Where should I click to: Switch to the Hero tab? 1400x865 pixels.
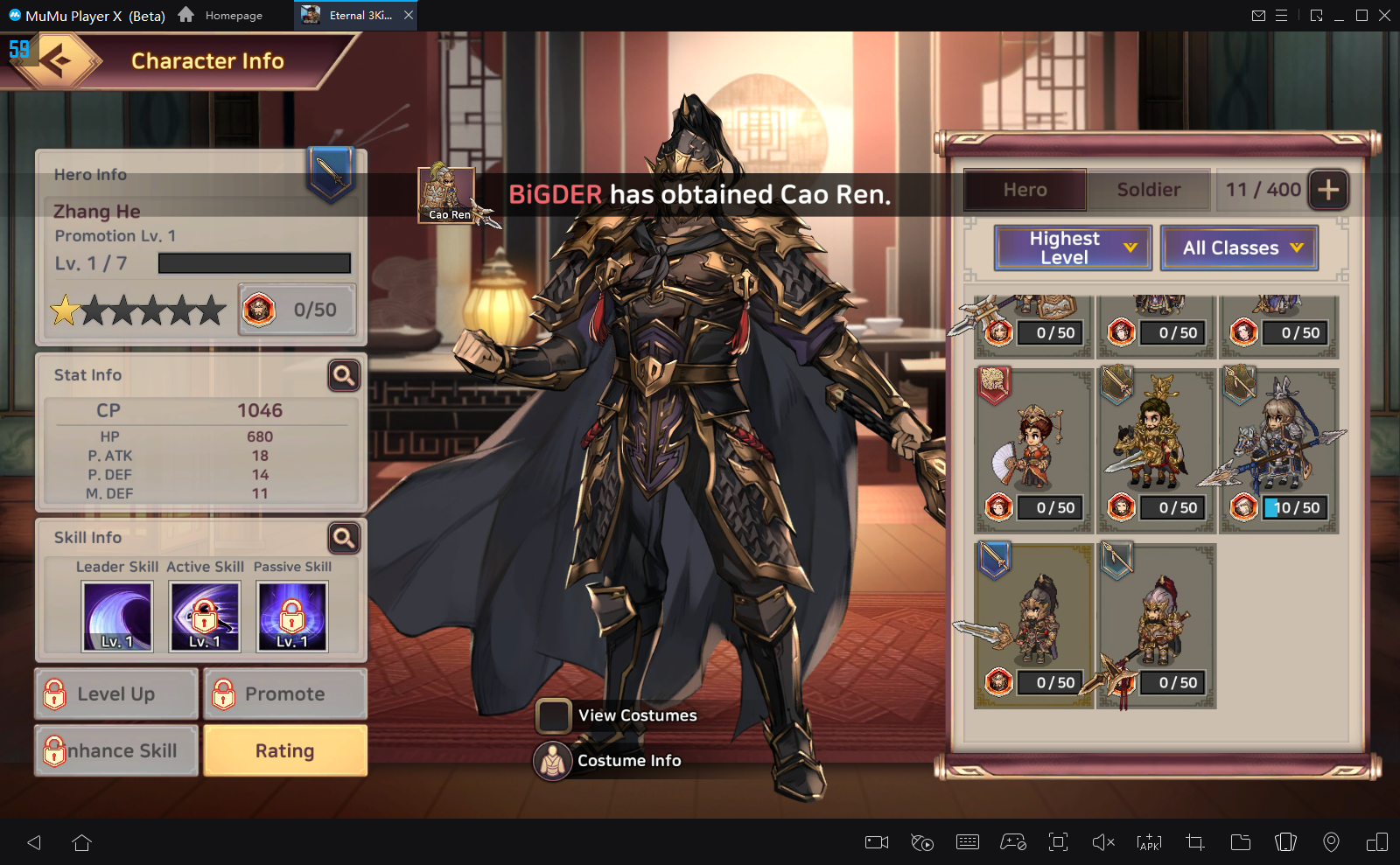coord(1025,190)
